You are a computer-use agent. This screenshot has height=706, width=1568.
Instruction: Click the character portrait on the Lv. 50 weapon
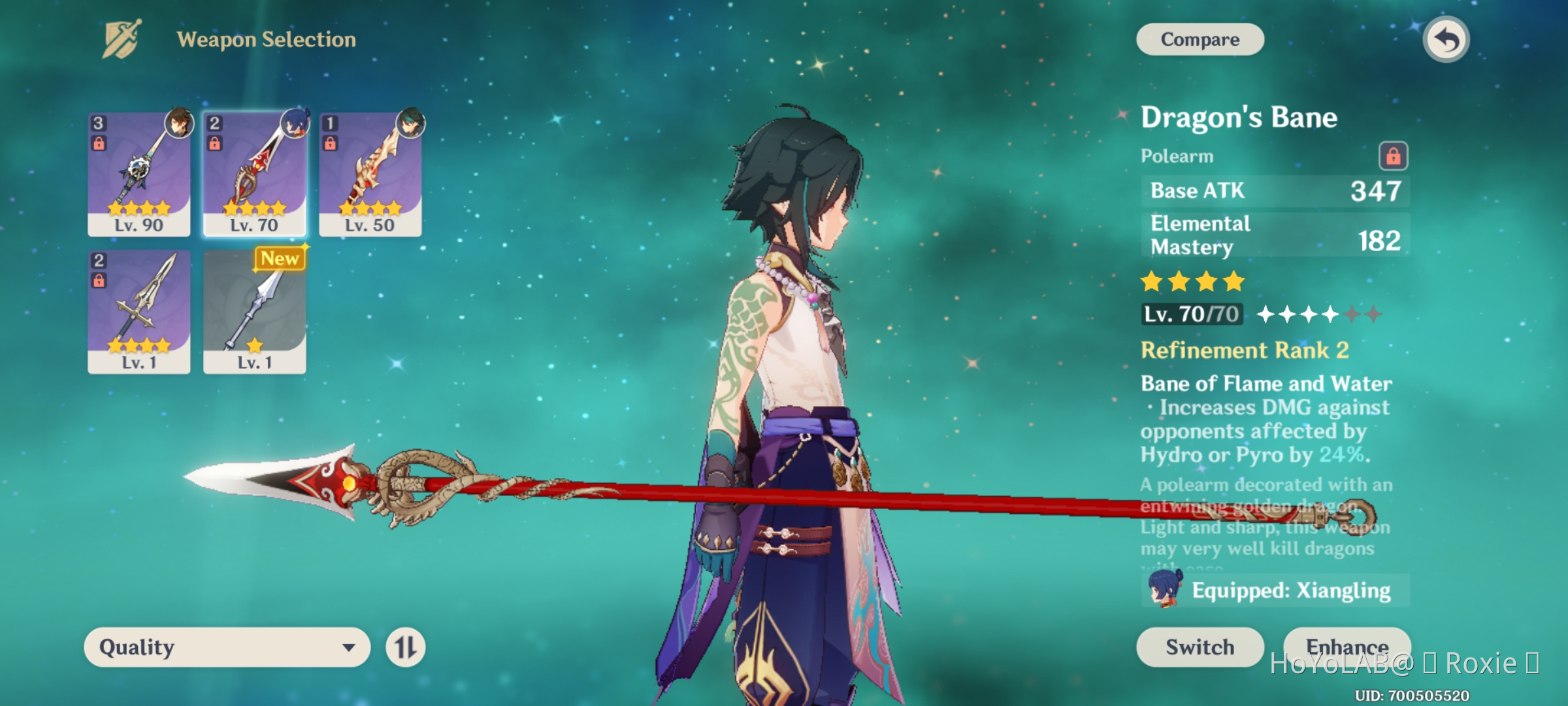click(x=412, y=122)
